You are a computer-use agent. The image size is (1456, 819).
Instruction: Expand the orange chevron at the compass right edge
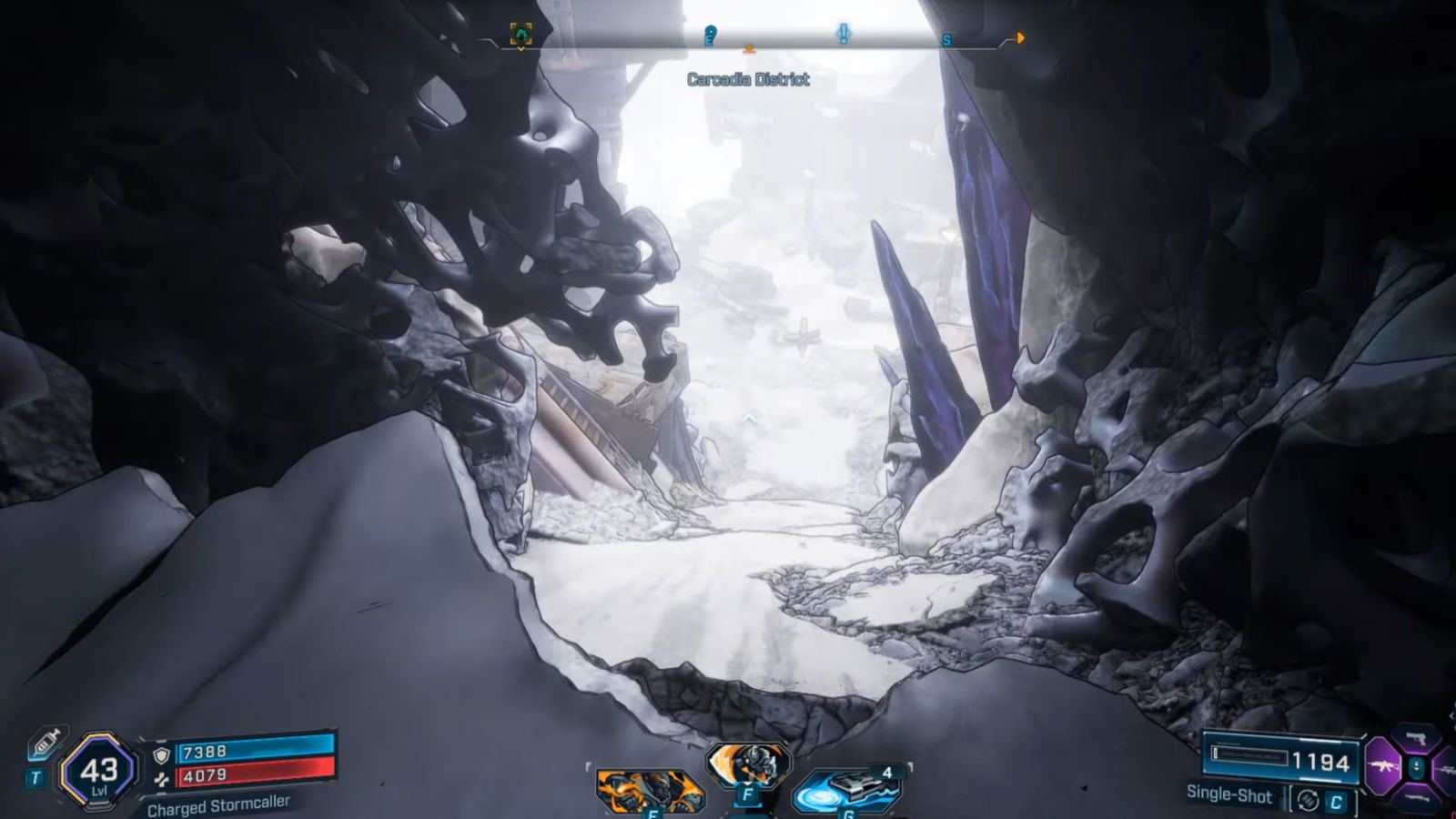tap(1020, 38)
